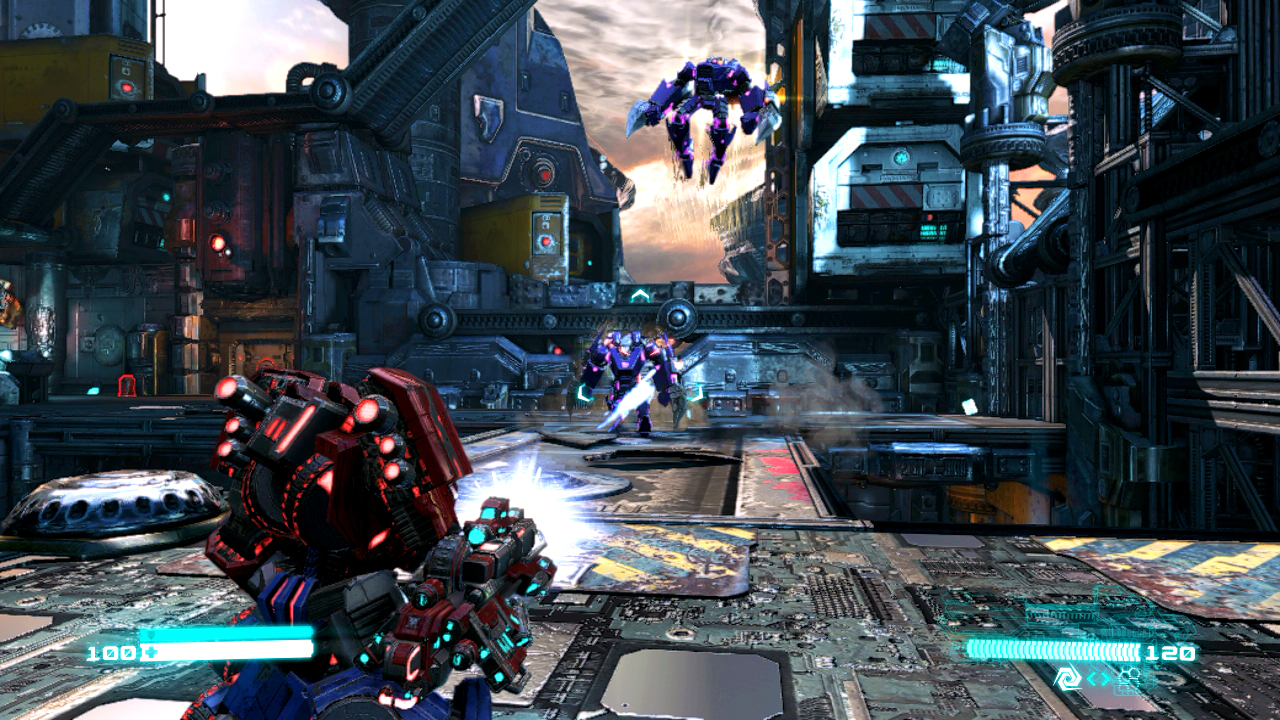The image size is (1280, 720).
Task: Click the teal hexagonal objective marker above the enemy
Action: click(640, 294)
